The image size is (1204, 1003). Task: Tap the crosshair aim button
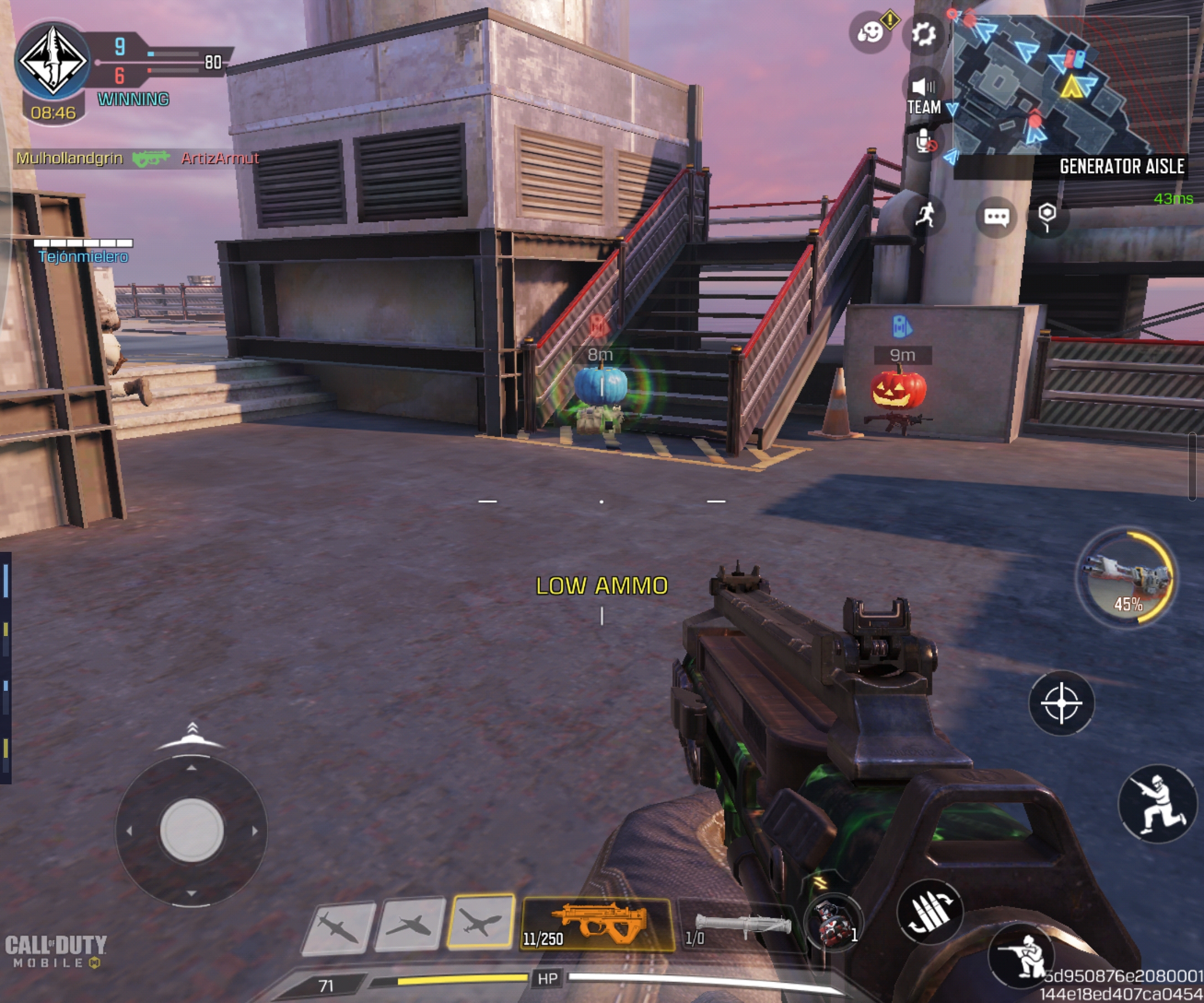[1061, 703]
